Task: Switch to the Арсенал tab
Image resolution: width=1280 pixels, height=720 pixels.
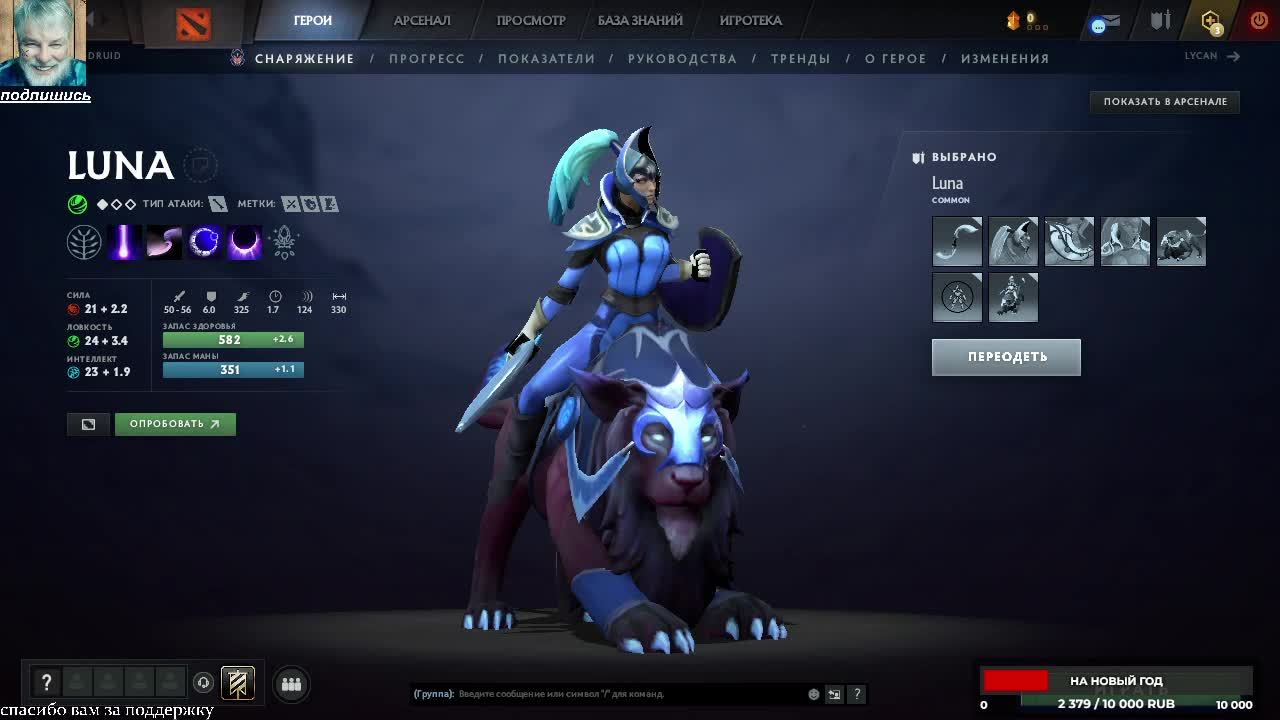Action: tap(422, 20)
